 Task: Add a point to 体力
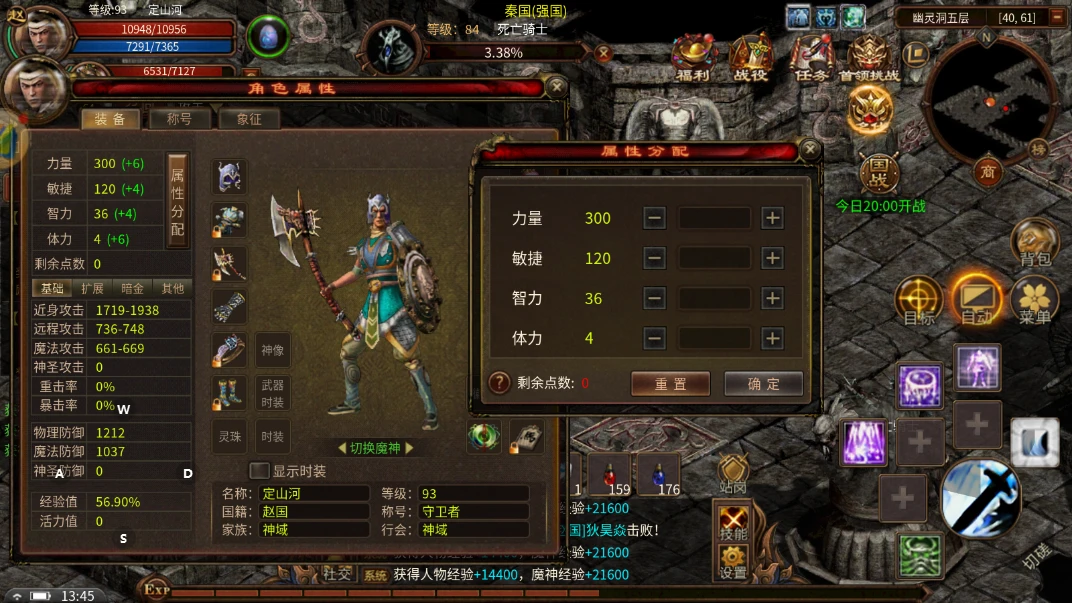pyautogui.click(x=772, y=338)
